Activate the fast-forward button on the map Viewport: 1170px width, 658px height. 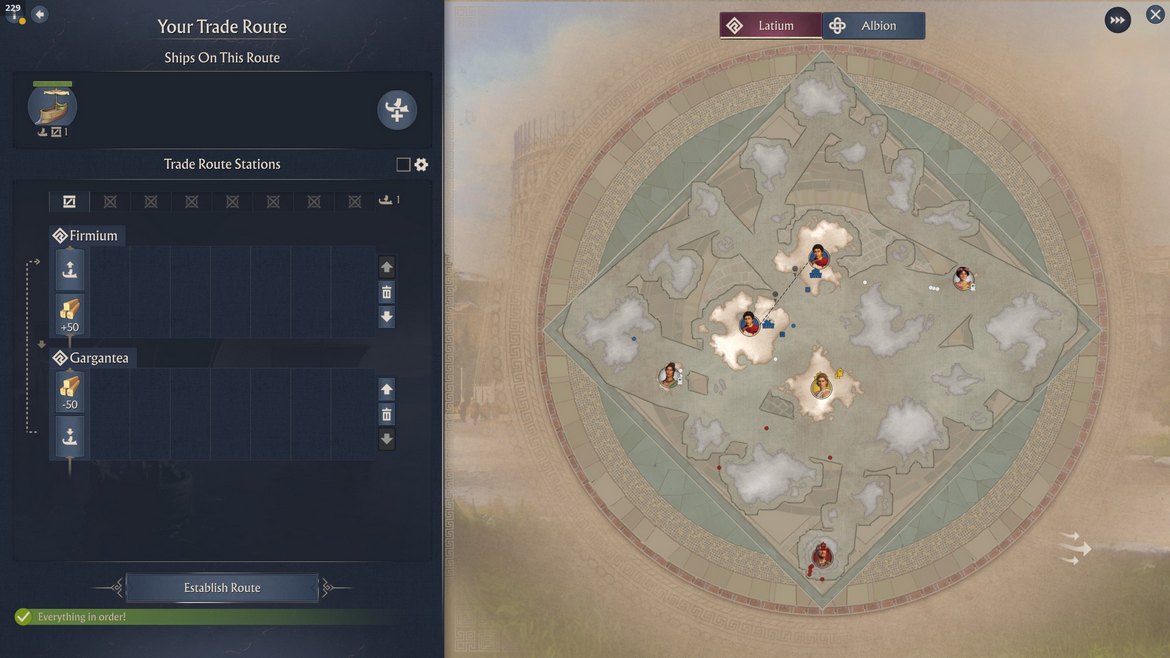pos(1117,20)
